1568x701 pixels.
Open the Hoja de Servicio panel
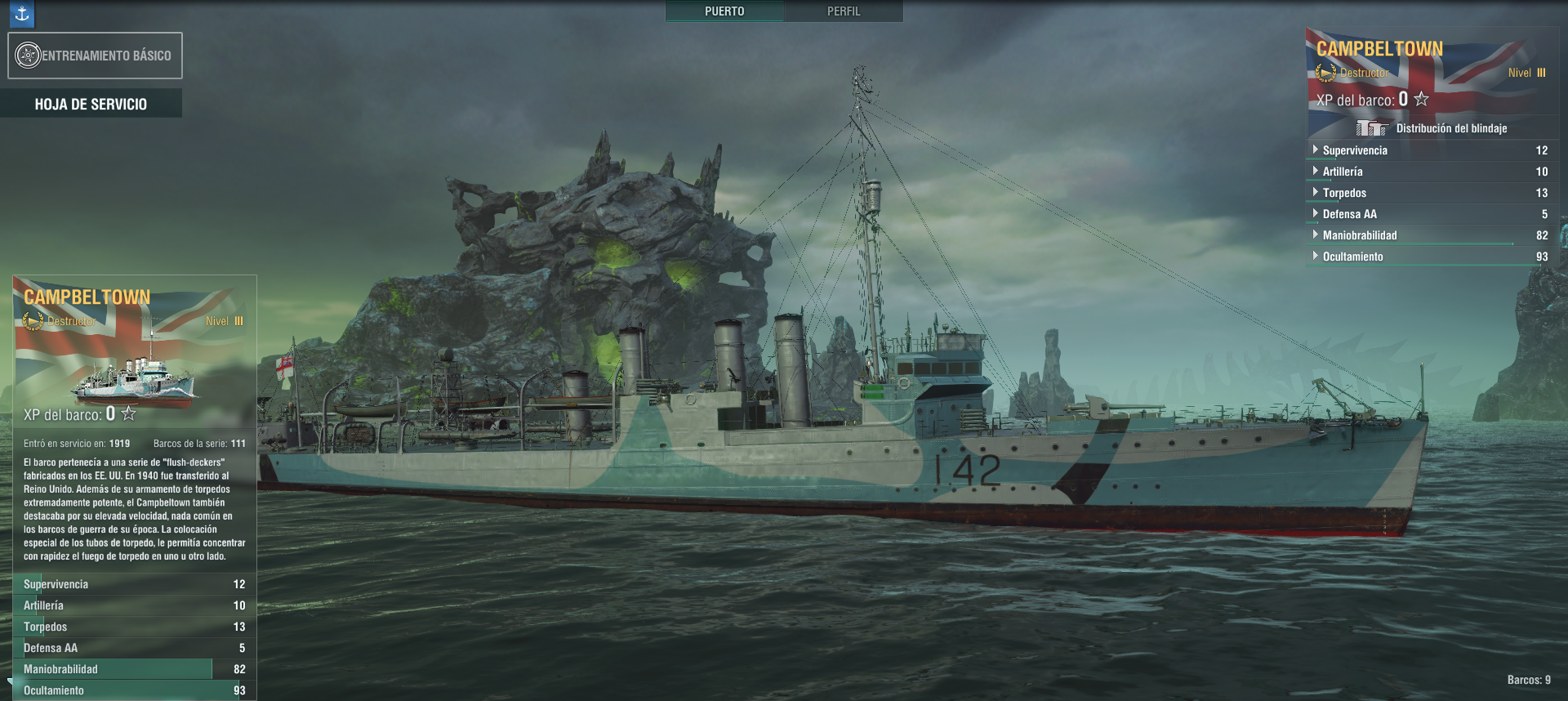91,104
